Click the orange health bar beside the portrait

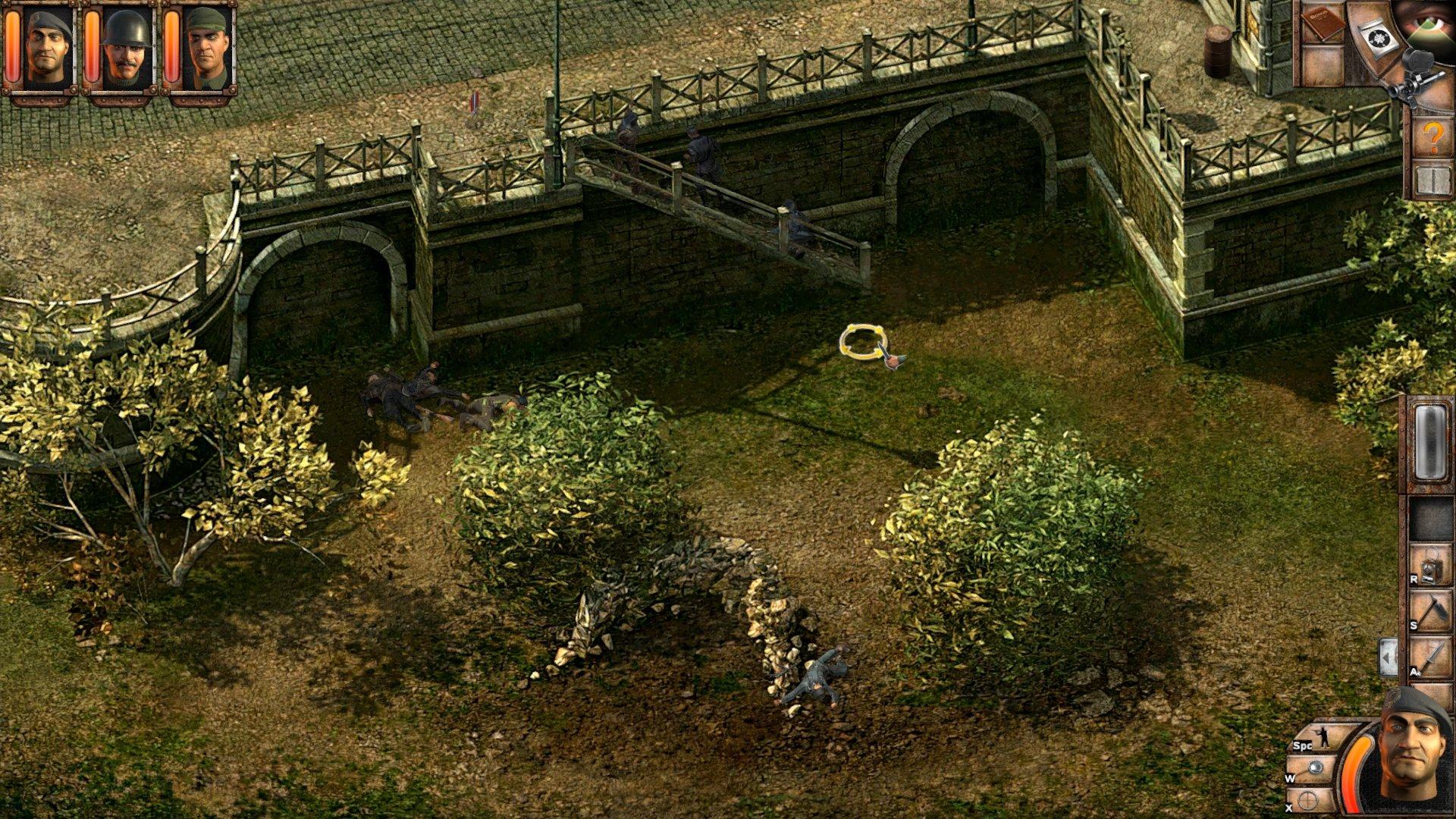click(x=1355, y=768)
